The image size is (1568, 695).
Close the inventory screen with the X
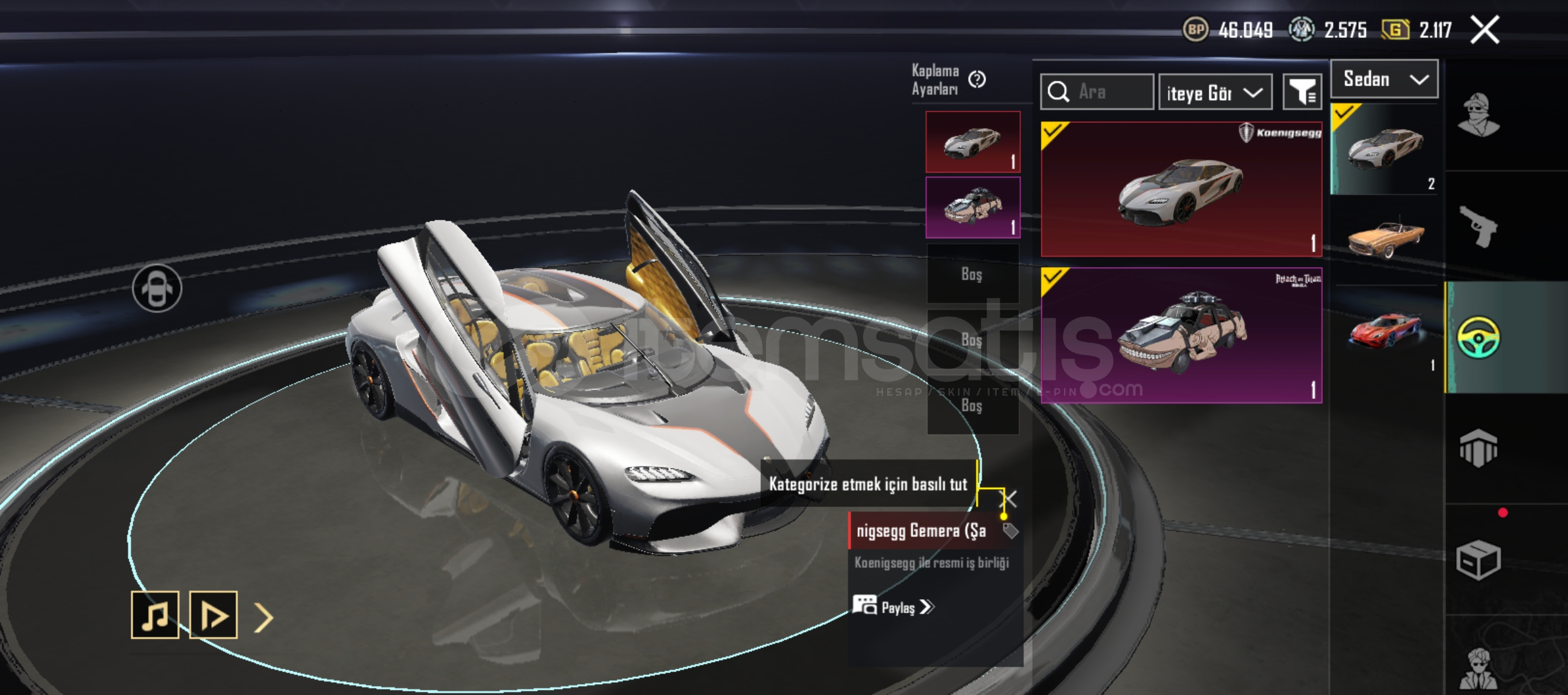[1485, 30]
